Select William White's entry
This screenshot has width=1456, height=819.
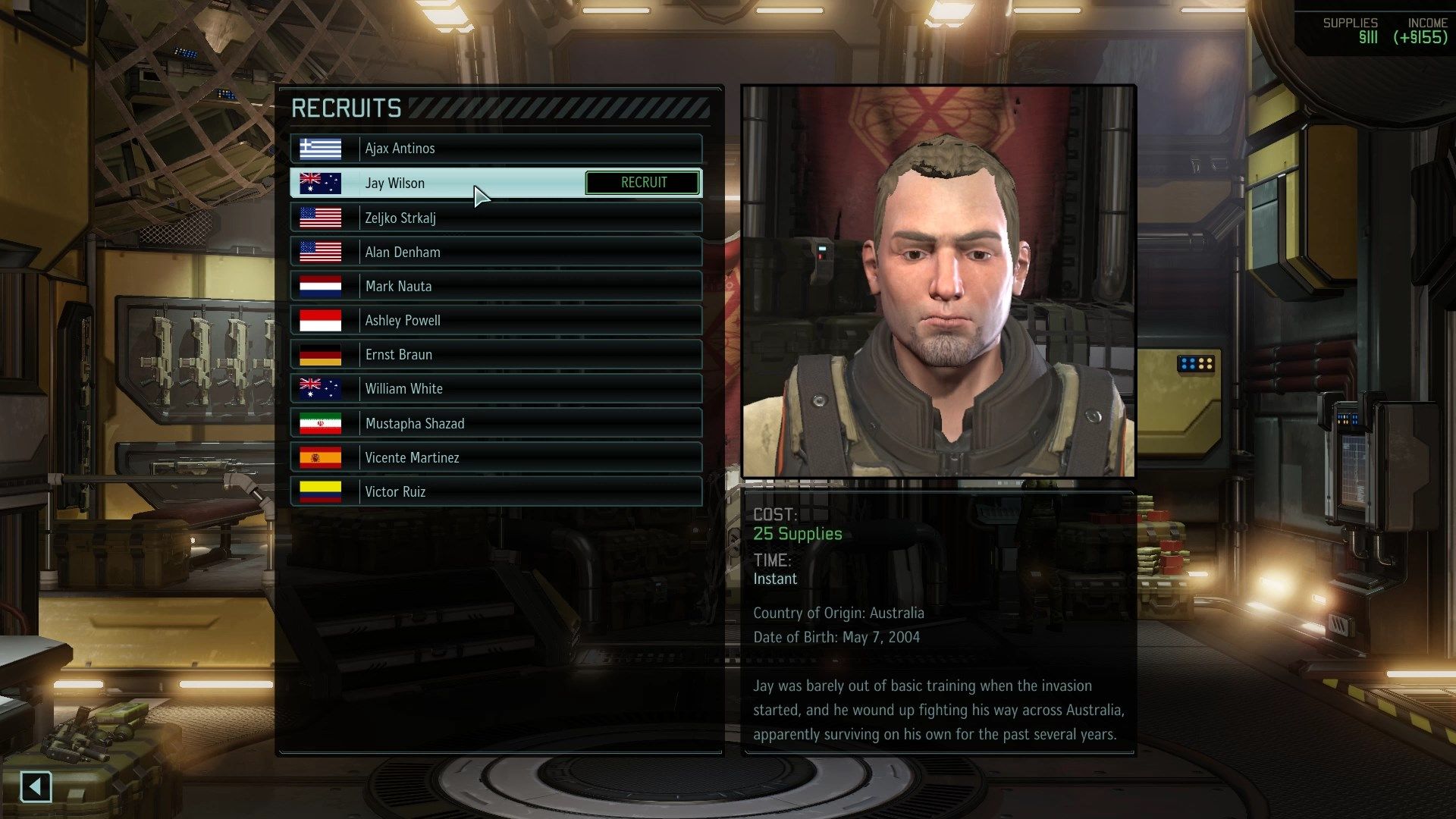click(x=496, y=388)
